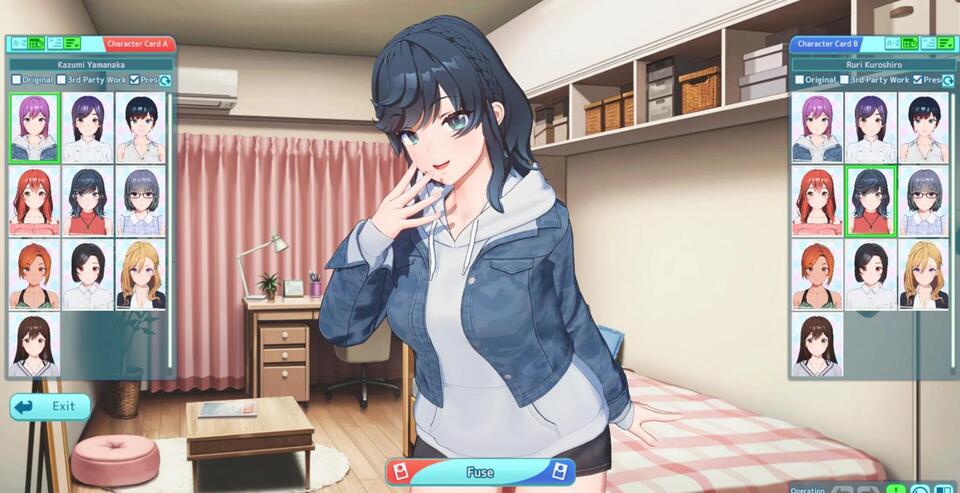Click the refresh icon in Card A panel
Viewport: 960px width, 493px height.
[165, 80]
